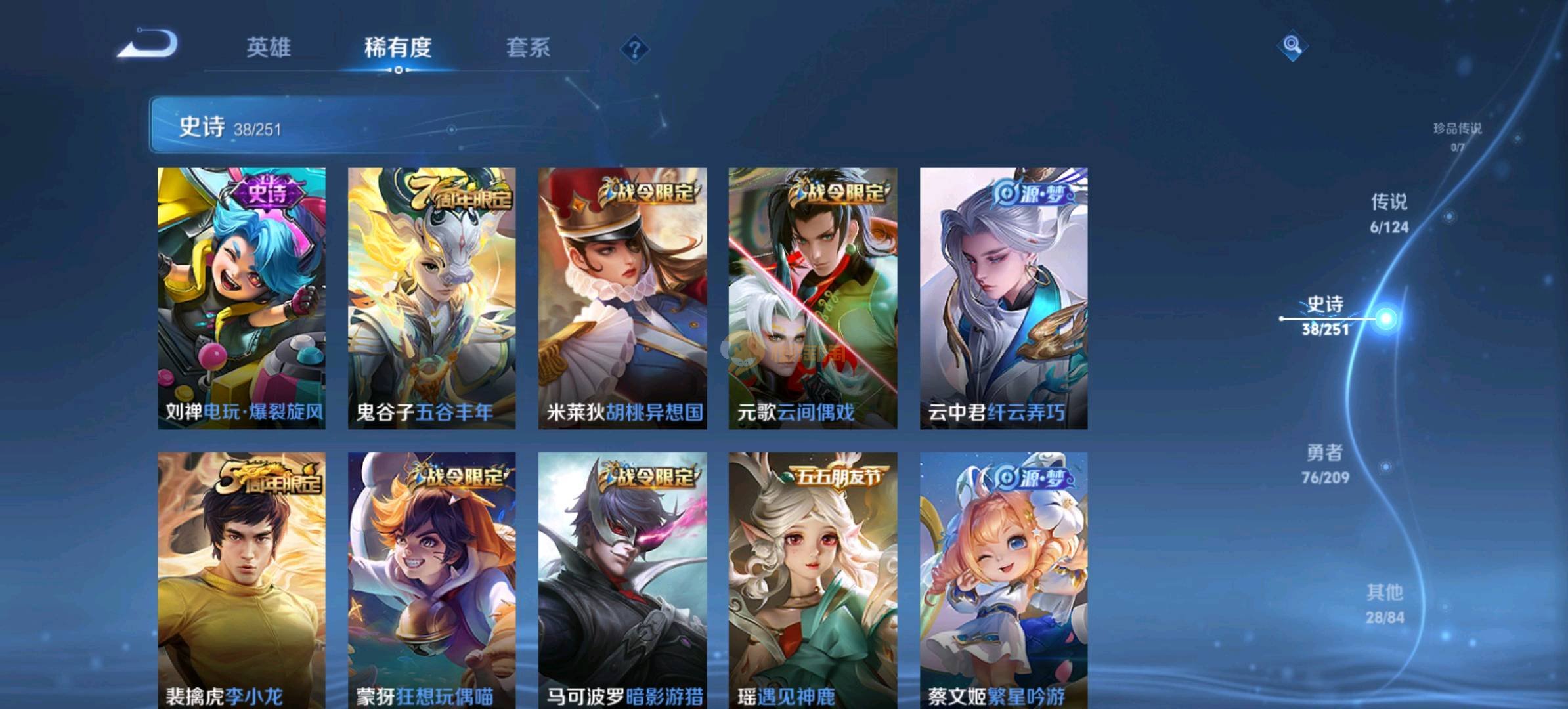Open the question mark help icon
This screenshot has height=709, width=1568.
[x=634, y=49]
